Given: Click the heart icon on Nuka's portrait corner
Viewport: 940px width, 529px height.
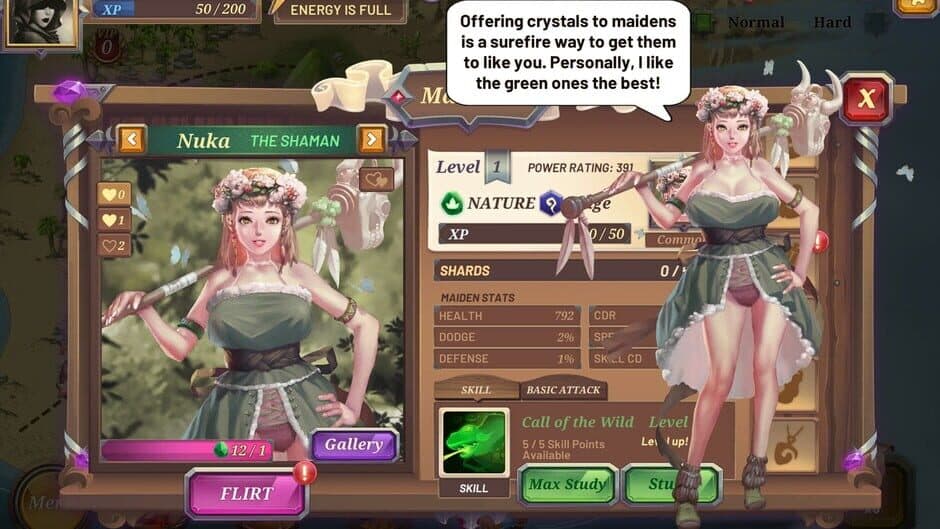Looking at the screenshot, I should click(x=376, y=180).
